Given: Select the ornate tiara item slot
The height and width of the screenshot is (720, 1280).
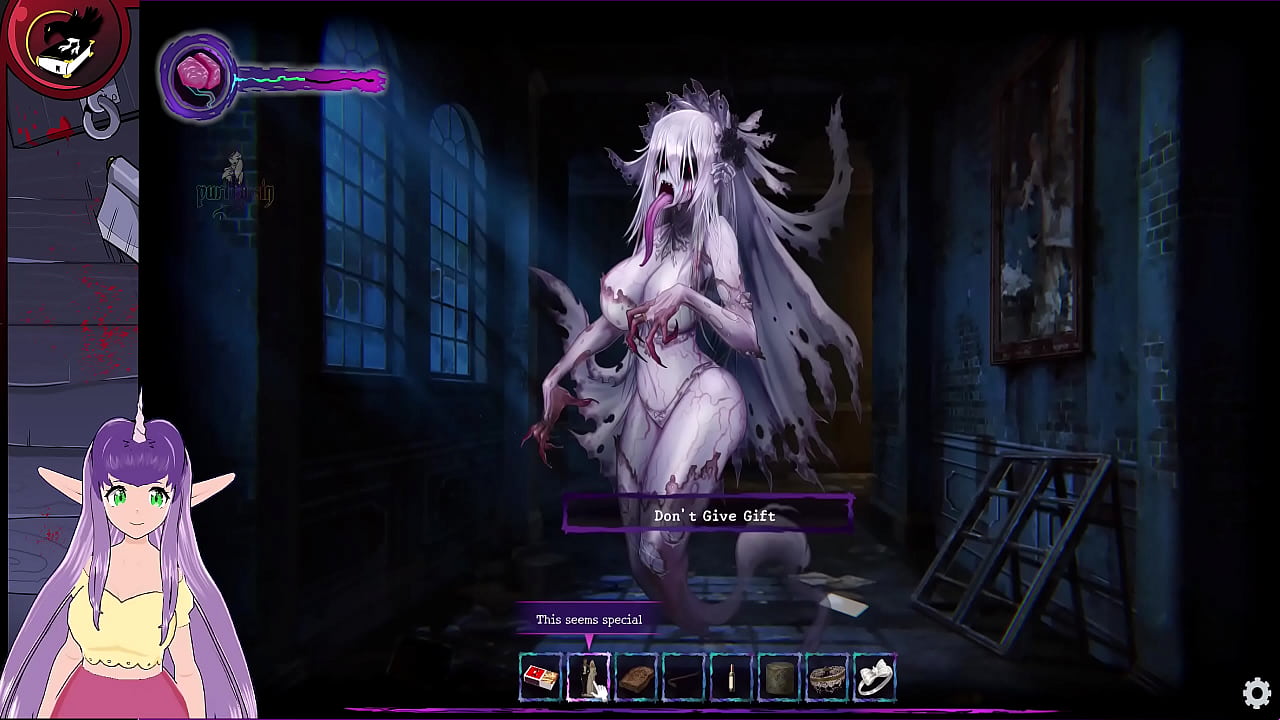Looking at the screenshot, I should (x=827, y=679).
